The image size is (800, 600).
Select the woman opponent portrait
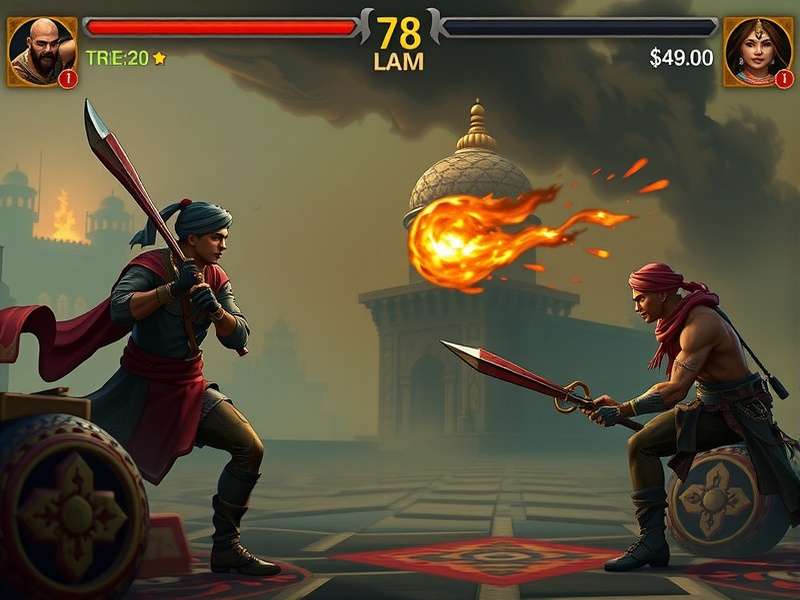point(757,51)
